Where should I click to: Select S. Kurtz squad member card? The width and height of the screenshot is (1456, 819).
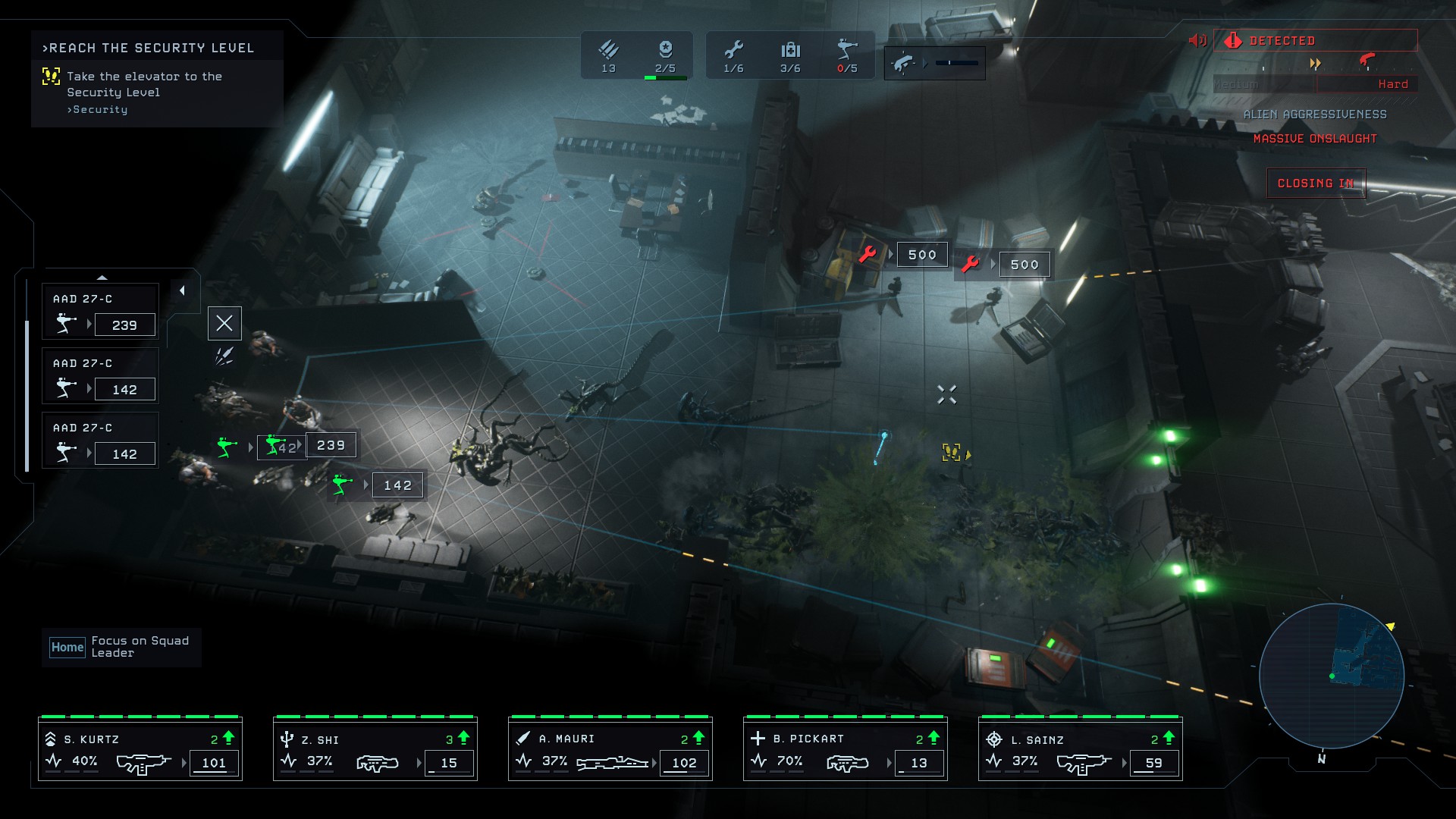click(140, 749)
